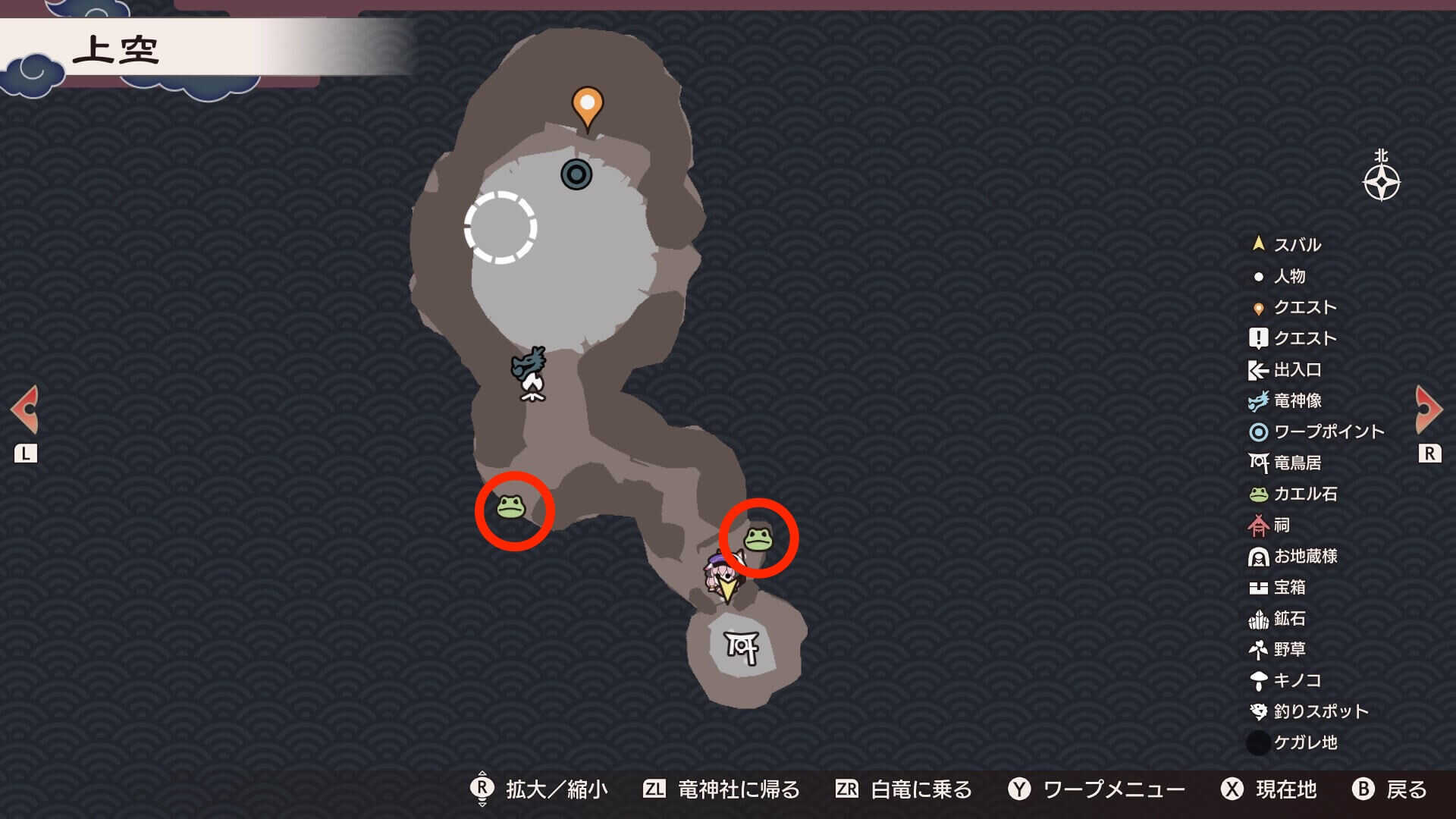Click the 宝箱 treasure chest legend icon

pos(1259,587)
